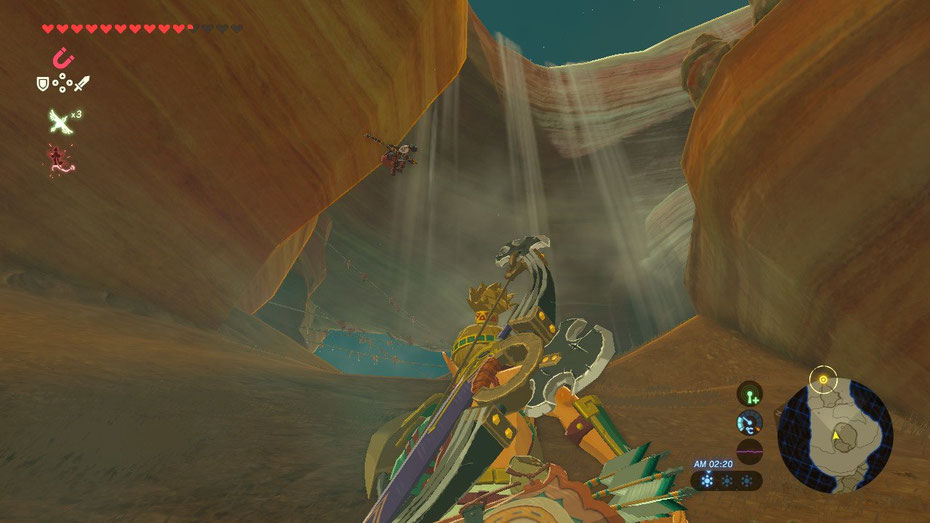Click the temperature gauge icon

pos(749,422)
